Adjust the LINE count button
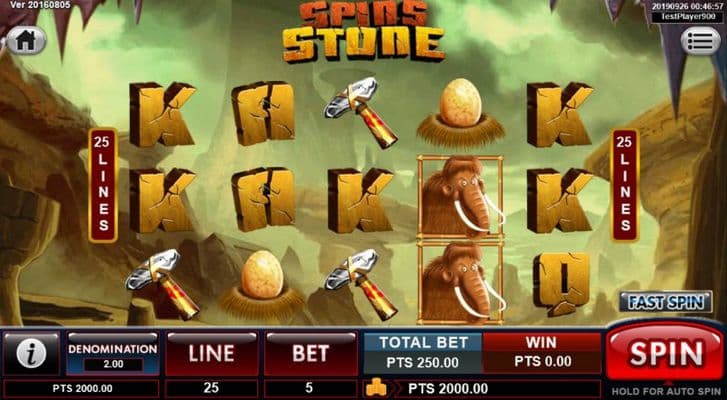The image size is (727, 400). 210,353
